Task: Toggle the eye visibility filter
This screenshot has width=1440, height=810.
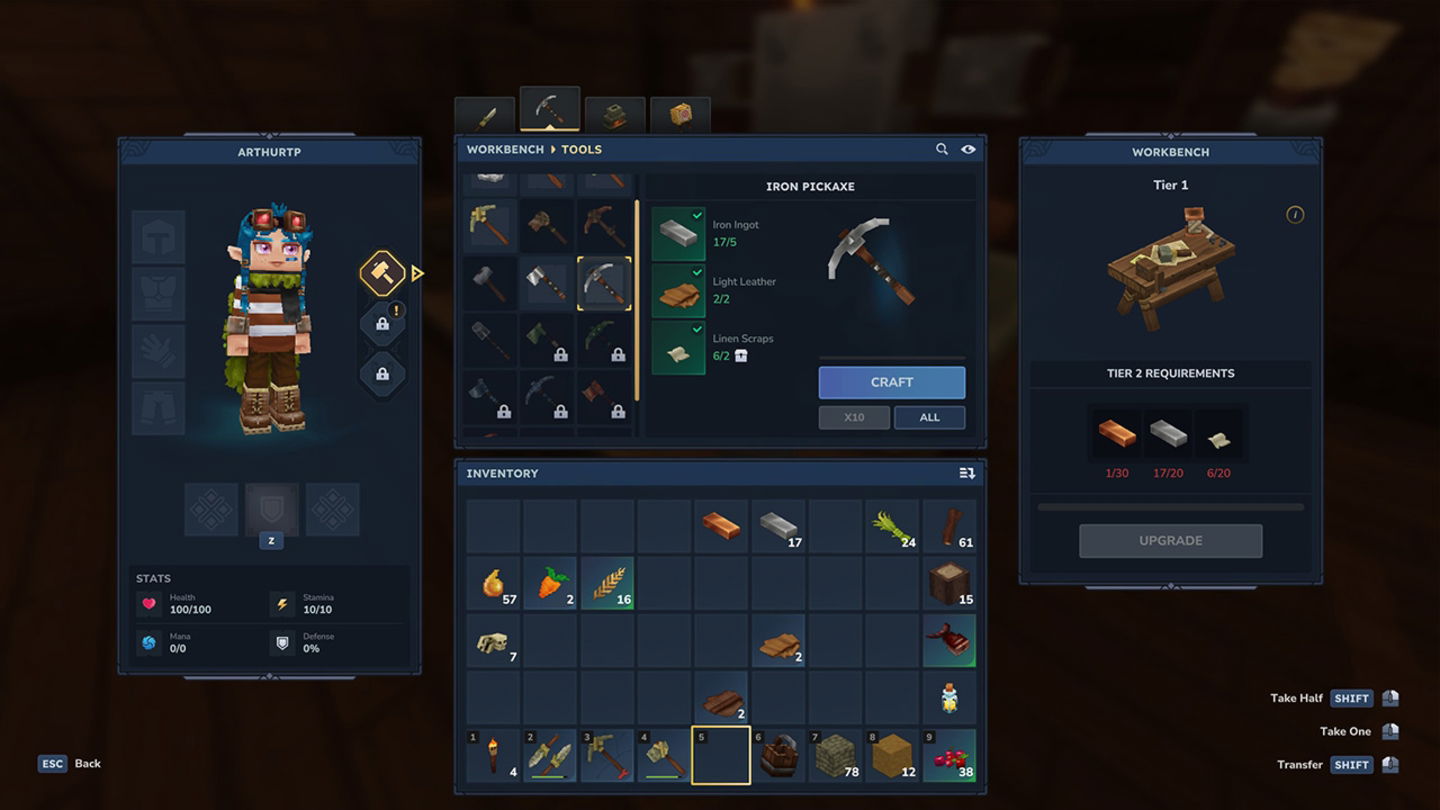Action: click(968, 149)
